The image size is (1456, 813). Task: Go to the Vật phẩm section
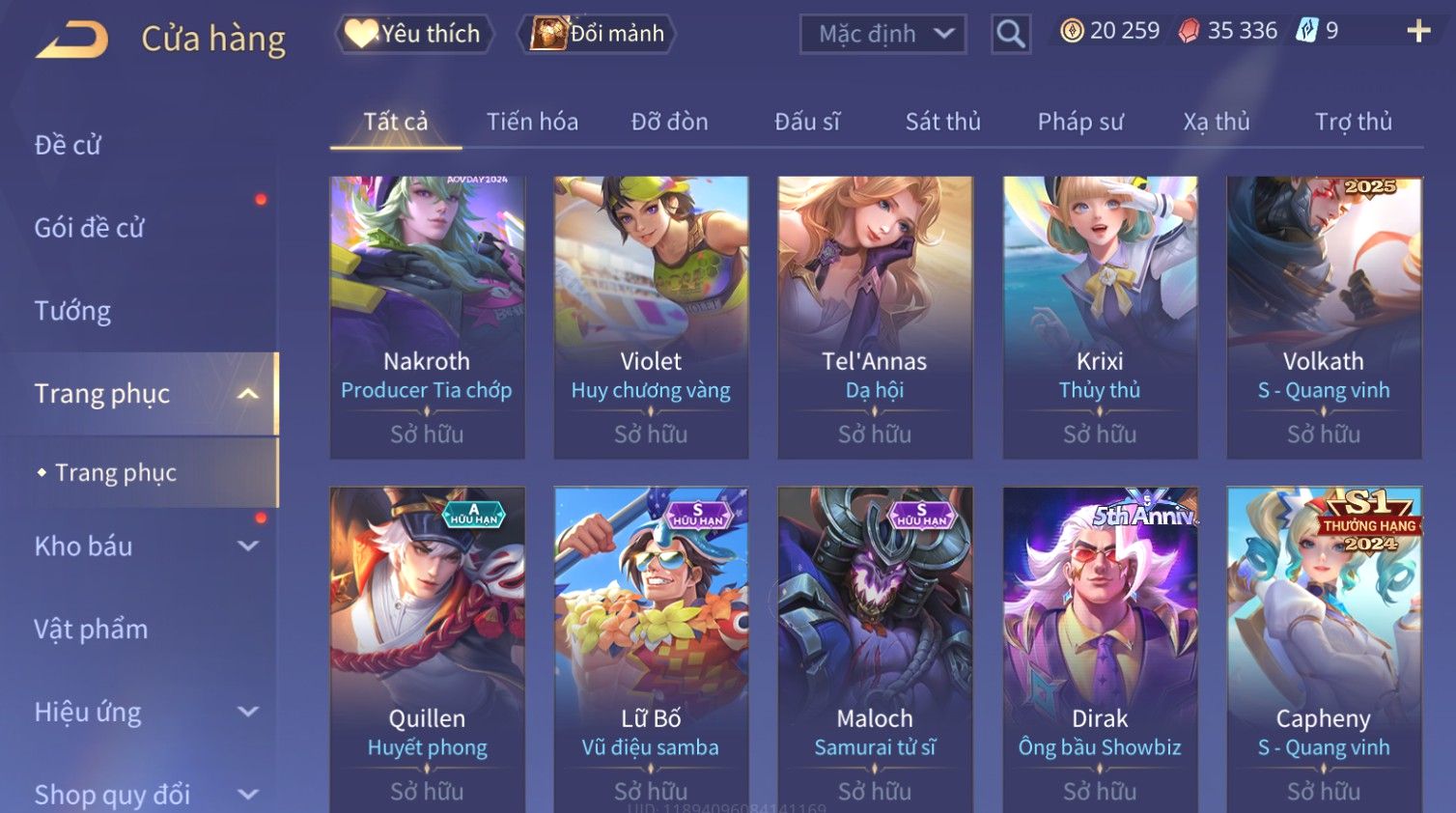[91, 630]
